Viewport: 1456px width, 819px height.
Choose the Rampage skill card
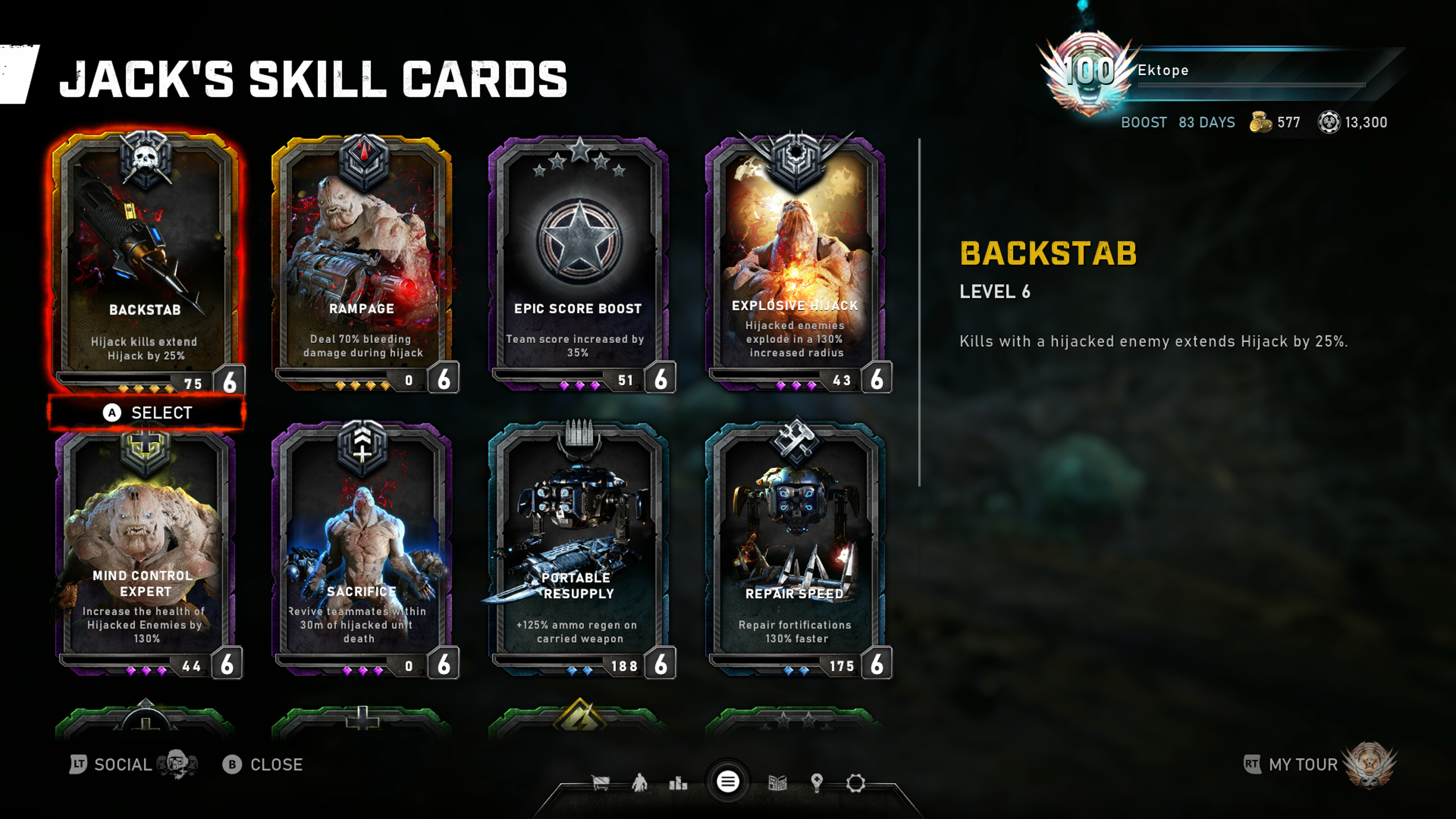(x=362, y=260)
